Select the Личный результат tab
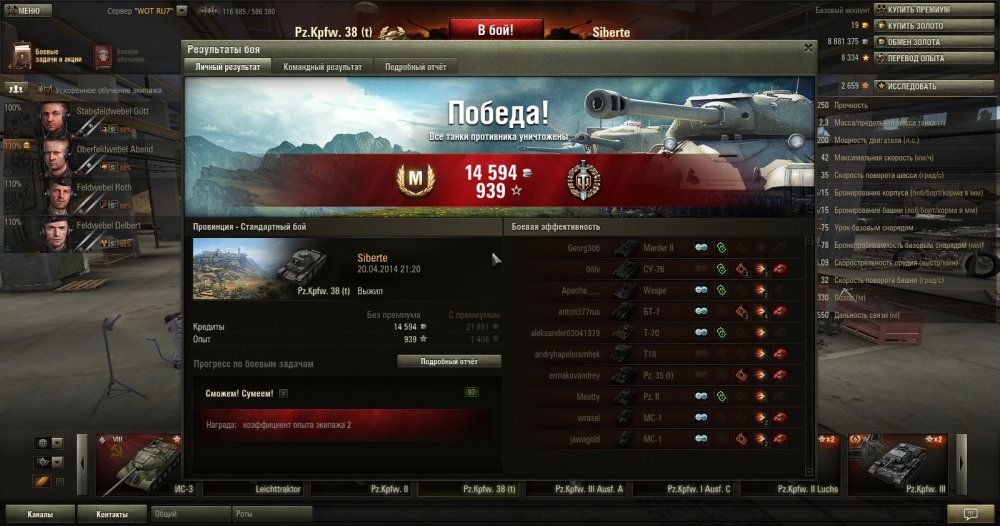Screen dimensions: 1000x526 tap(230, 66)
